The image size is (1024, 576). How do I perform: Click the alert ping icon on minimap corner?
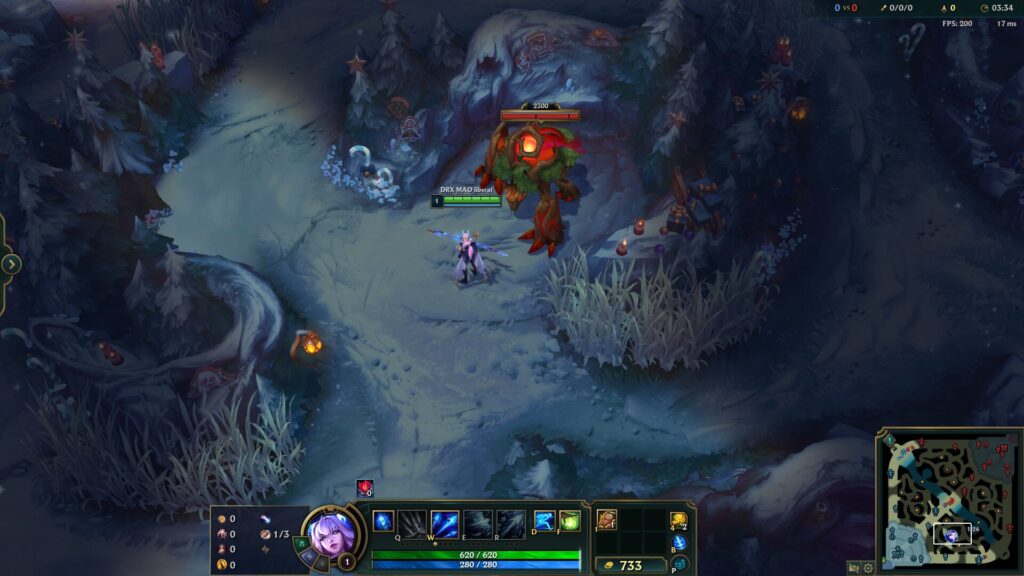pos(889,440)
